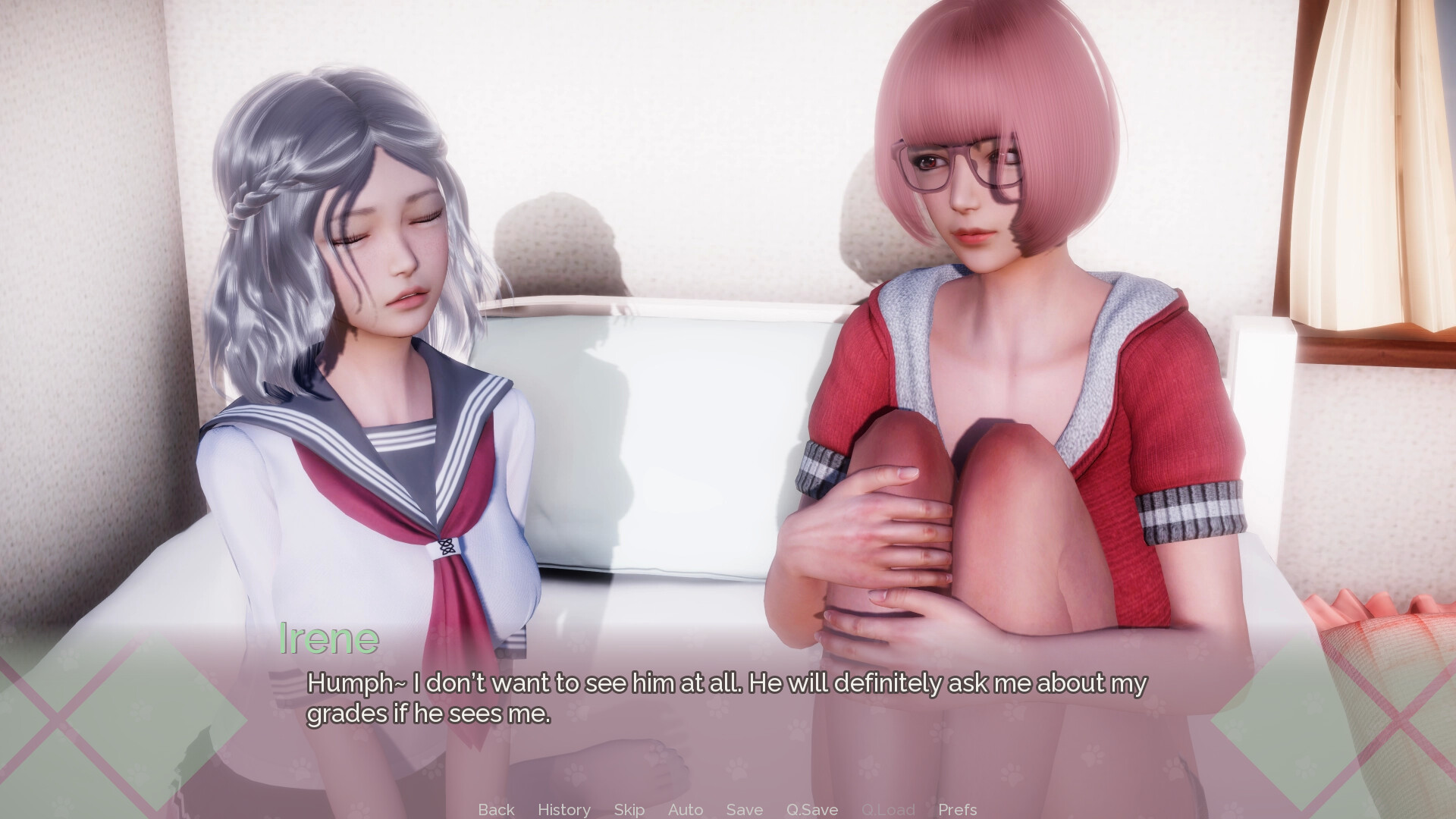The image size is (1456, 819).
Task: Select Q.Save in the quick menu bar
Action: click(812, 809)
